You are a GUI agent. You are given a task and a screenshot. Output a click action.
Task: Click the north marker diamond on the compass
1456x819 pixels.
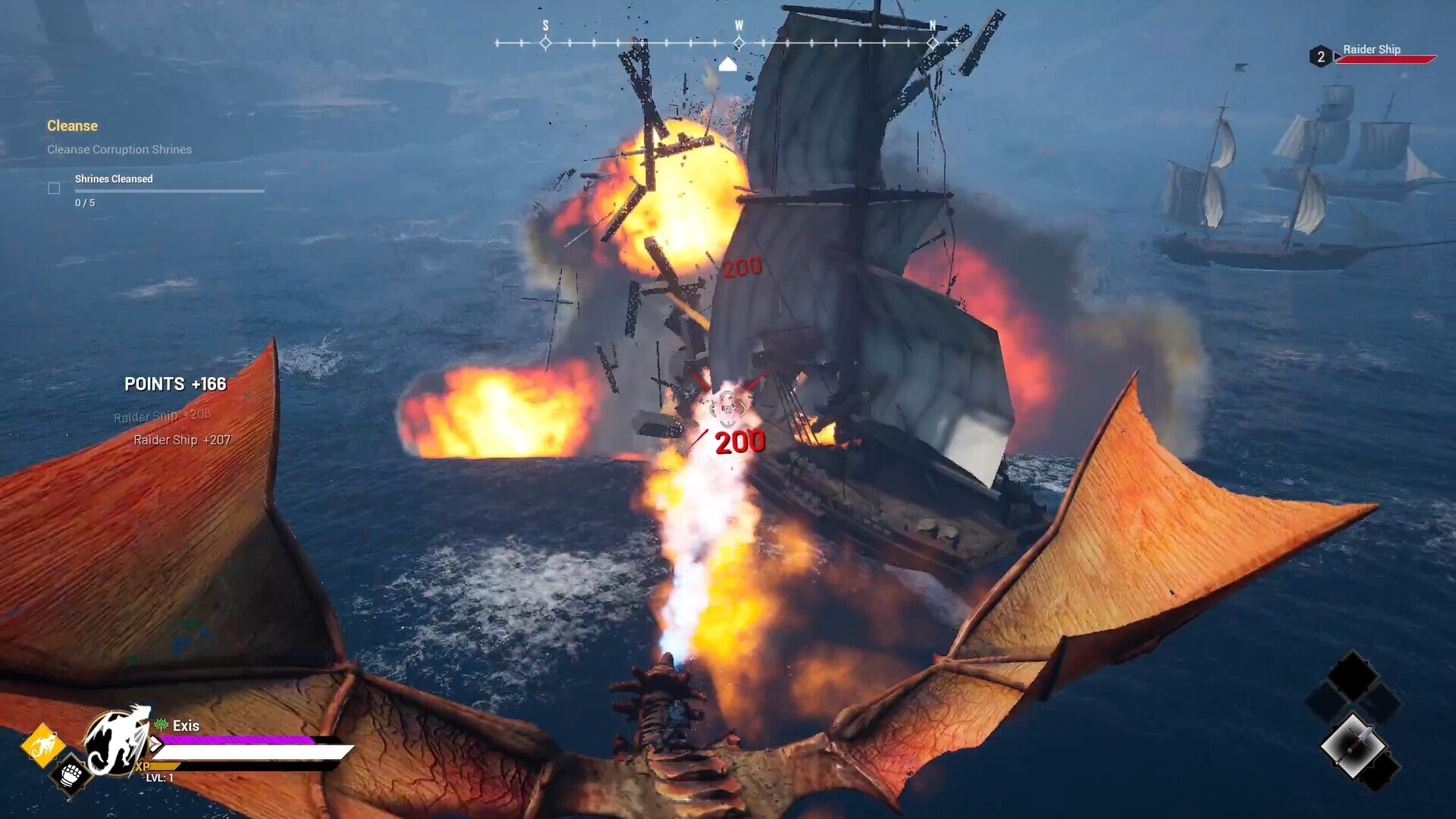point(931,43)
